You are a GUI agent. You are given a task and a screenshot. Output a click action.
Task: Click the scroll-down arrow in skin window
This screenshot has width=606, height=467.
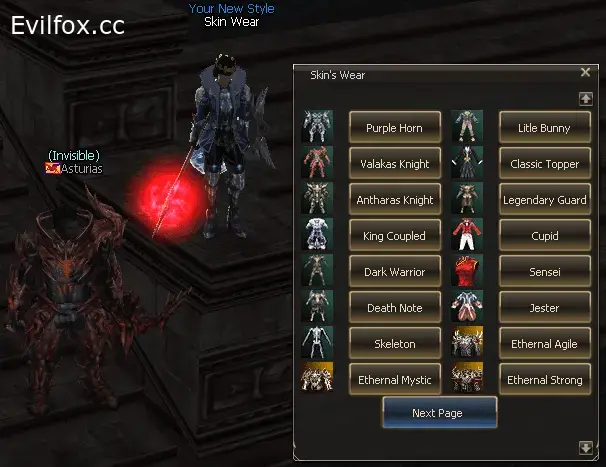(586, 447)
